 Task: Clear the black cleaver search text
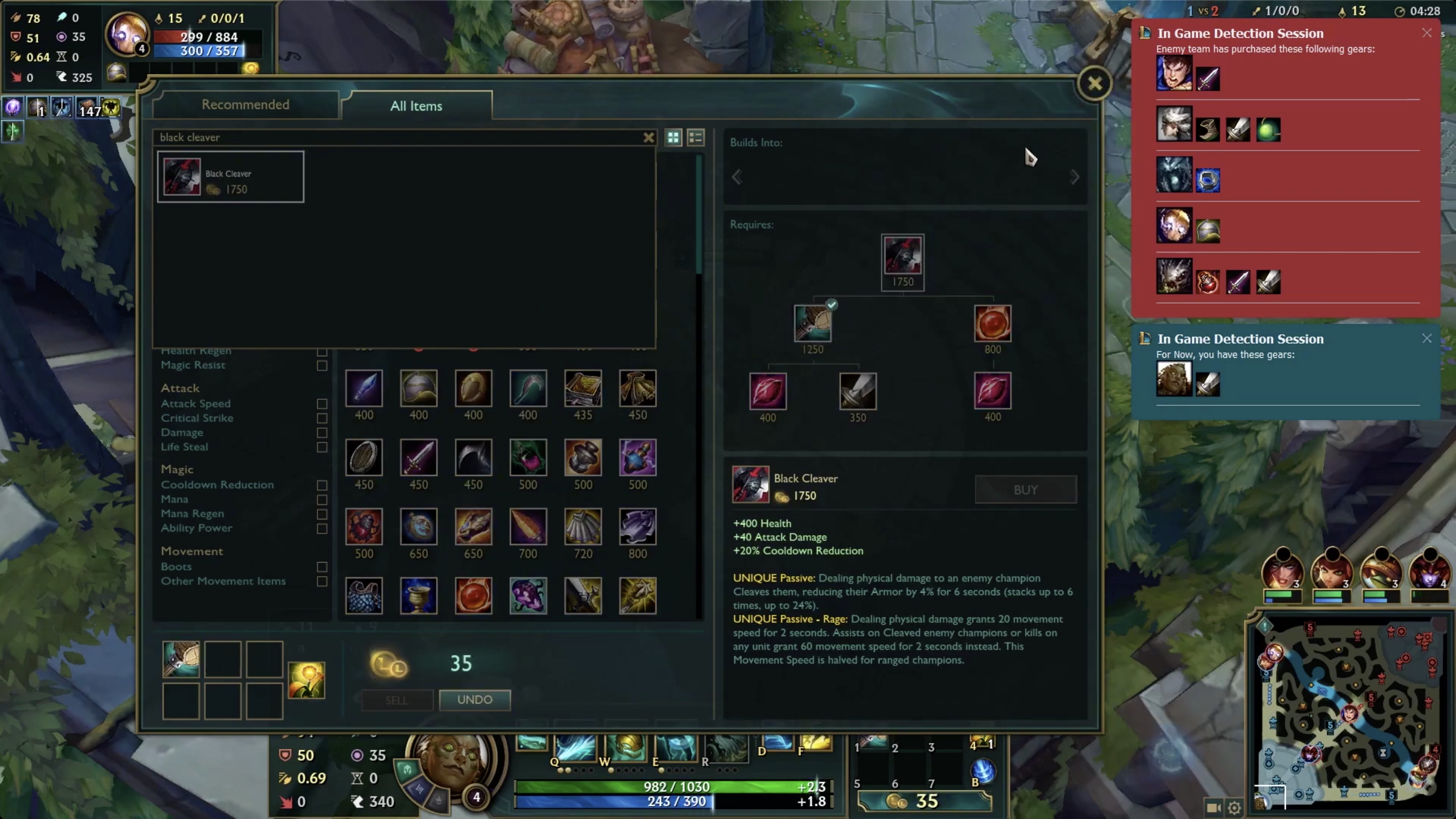(x=648, y=138)
